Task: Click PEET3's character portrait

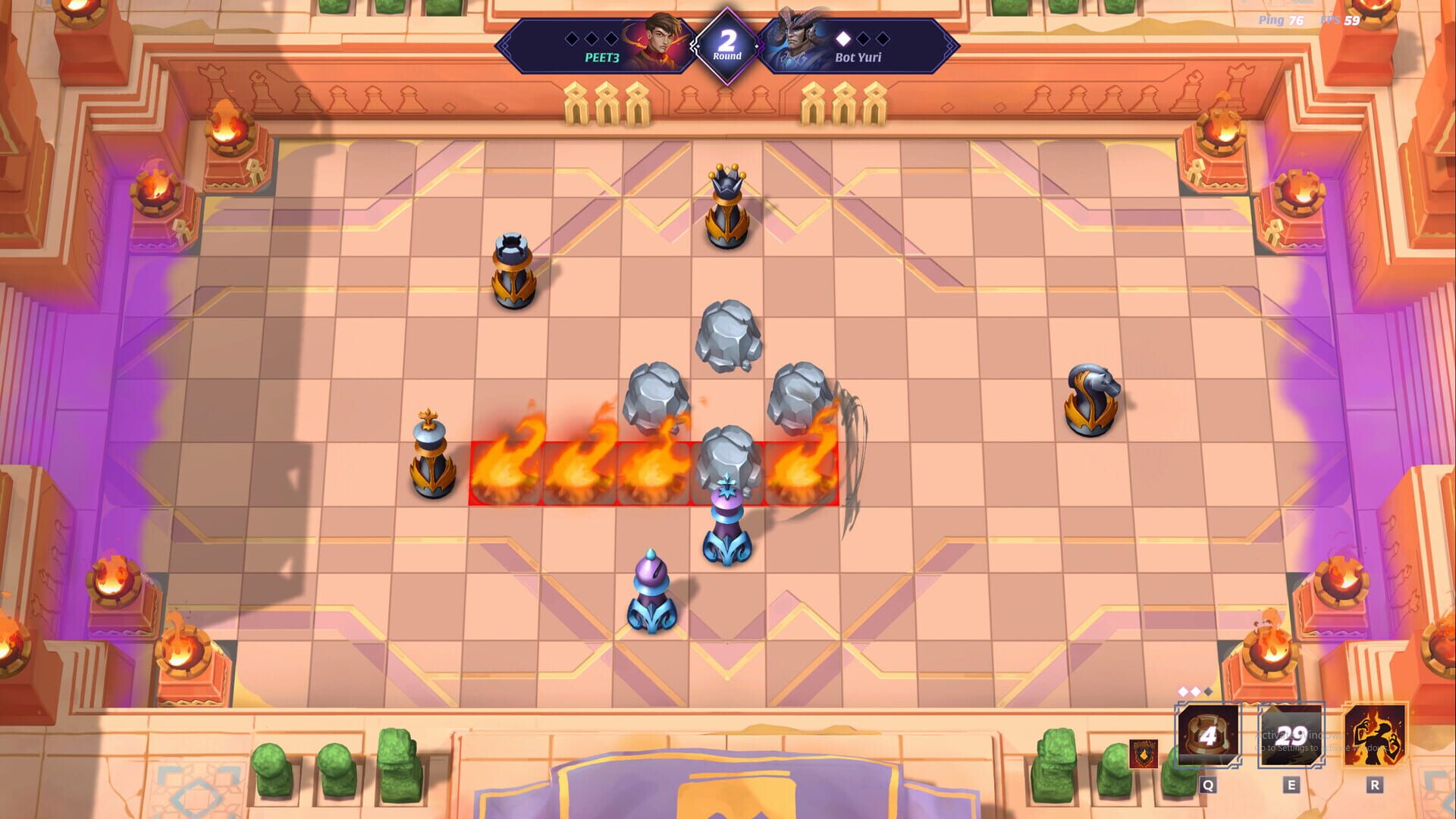Action: pos(658,42)
